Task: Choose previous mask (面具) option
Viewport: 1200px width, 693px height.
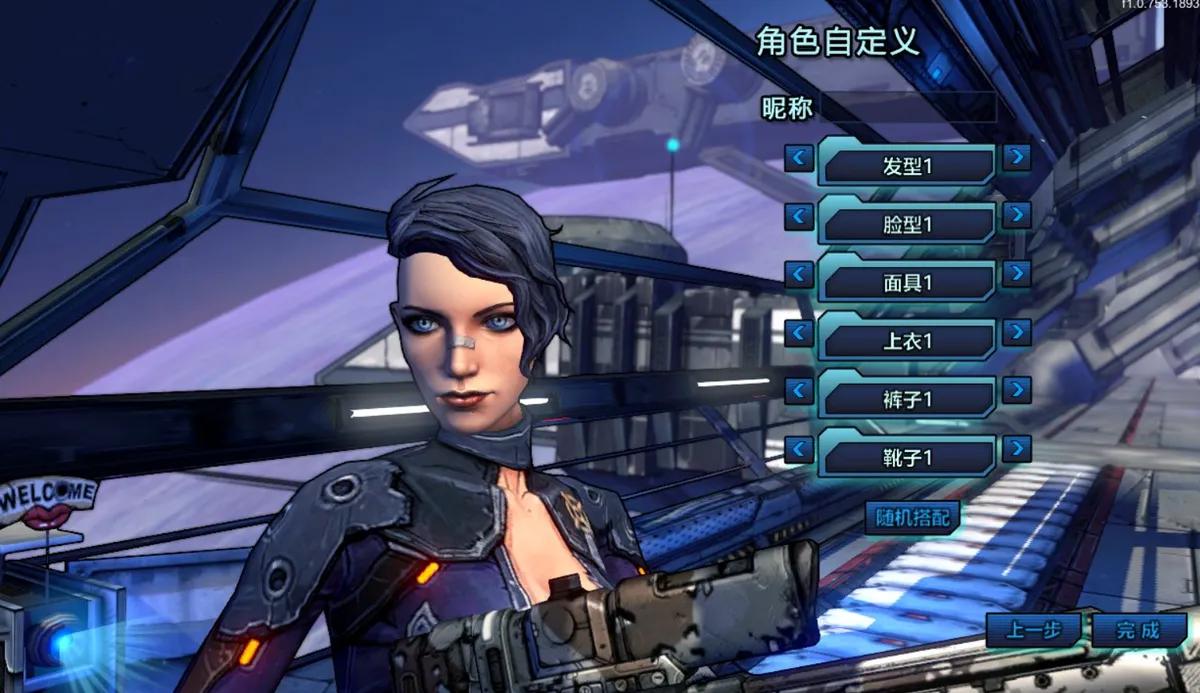Action: tap(798, 274)
